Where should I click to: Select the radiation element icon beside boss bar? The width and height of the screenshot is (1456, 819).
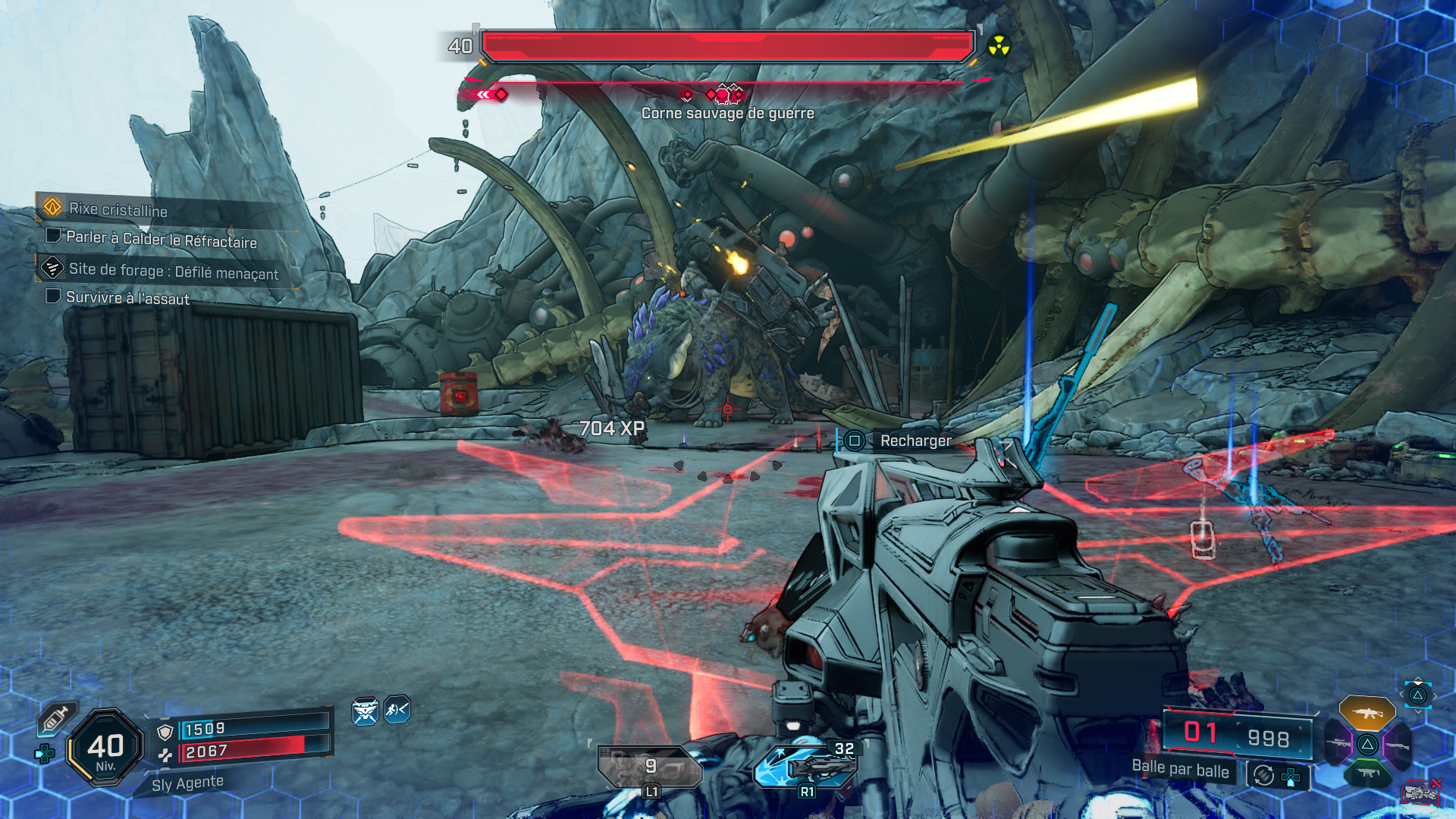pos(999,47)
